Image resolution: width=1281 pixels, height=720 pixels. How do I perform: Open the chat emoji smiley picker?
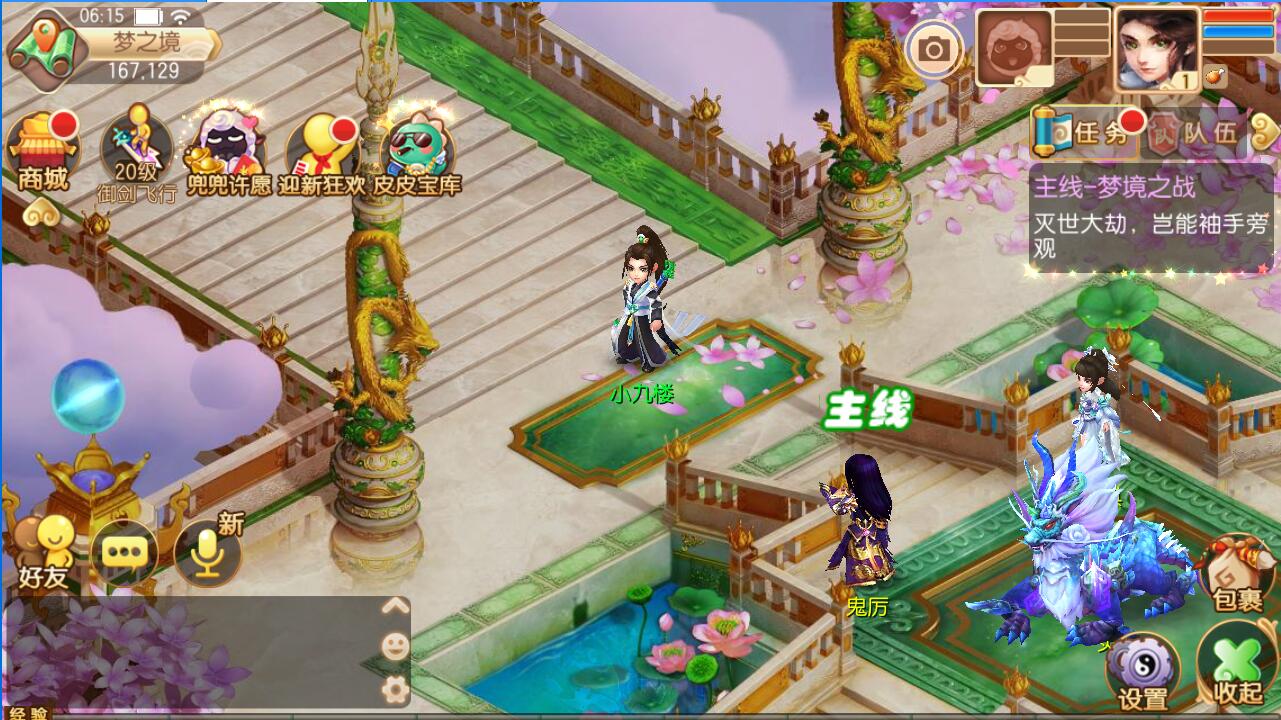point(395,647)
